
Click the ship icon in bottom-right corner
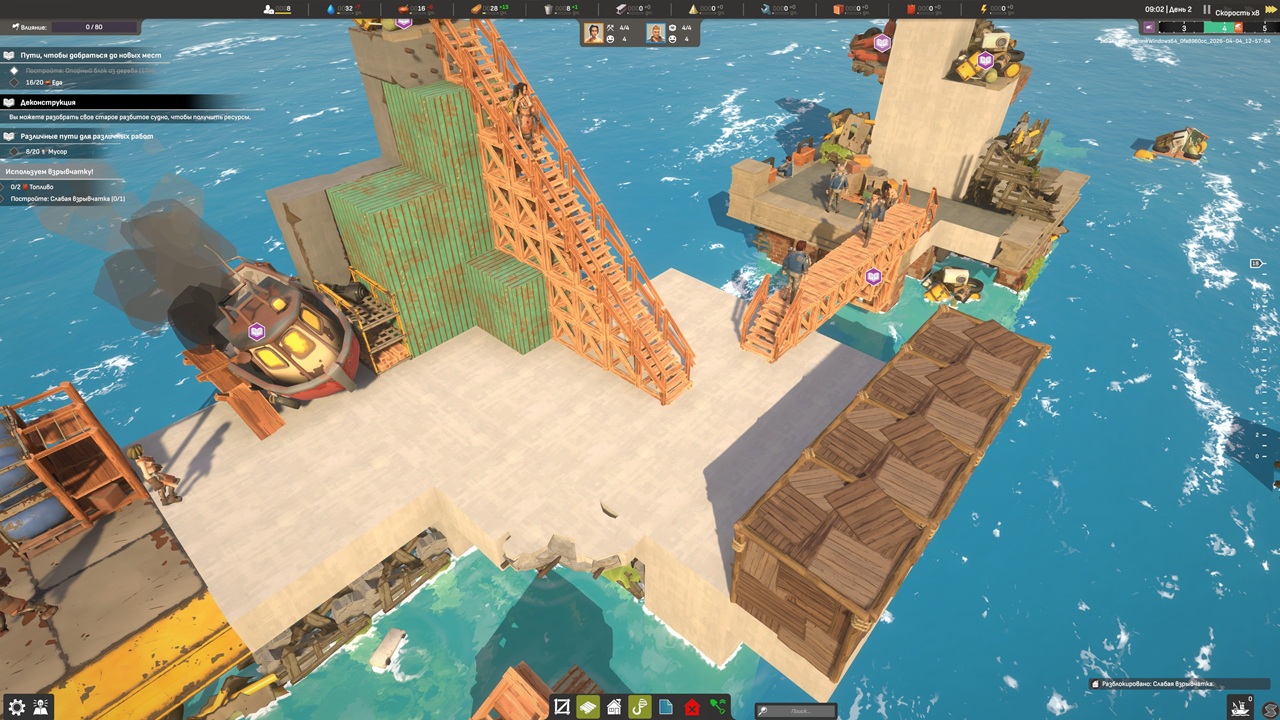pyautogui.click(x=1240, y=707)
